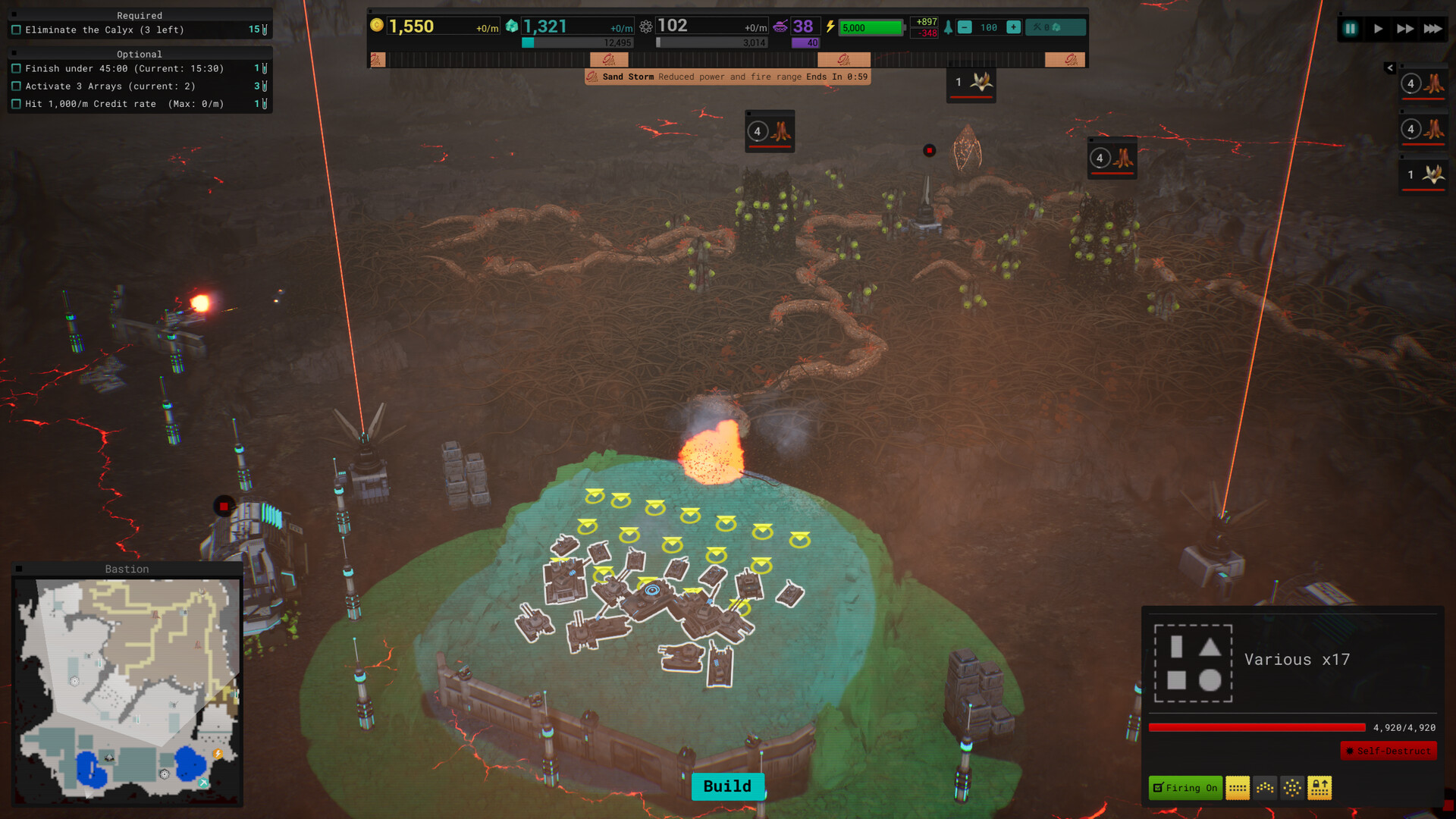The width and height of the screenshot is (1456, 819).
Task: Click the Hit 1,000/m Credit rate objective
Action: [124, 104]
